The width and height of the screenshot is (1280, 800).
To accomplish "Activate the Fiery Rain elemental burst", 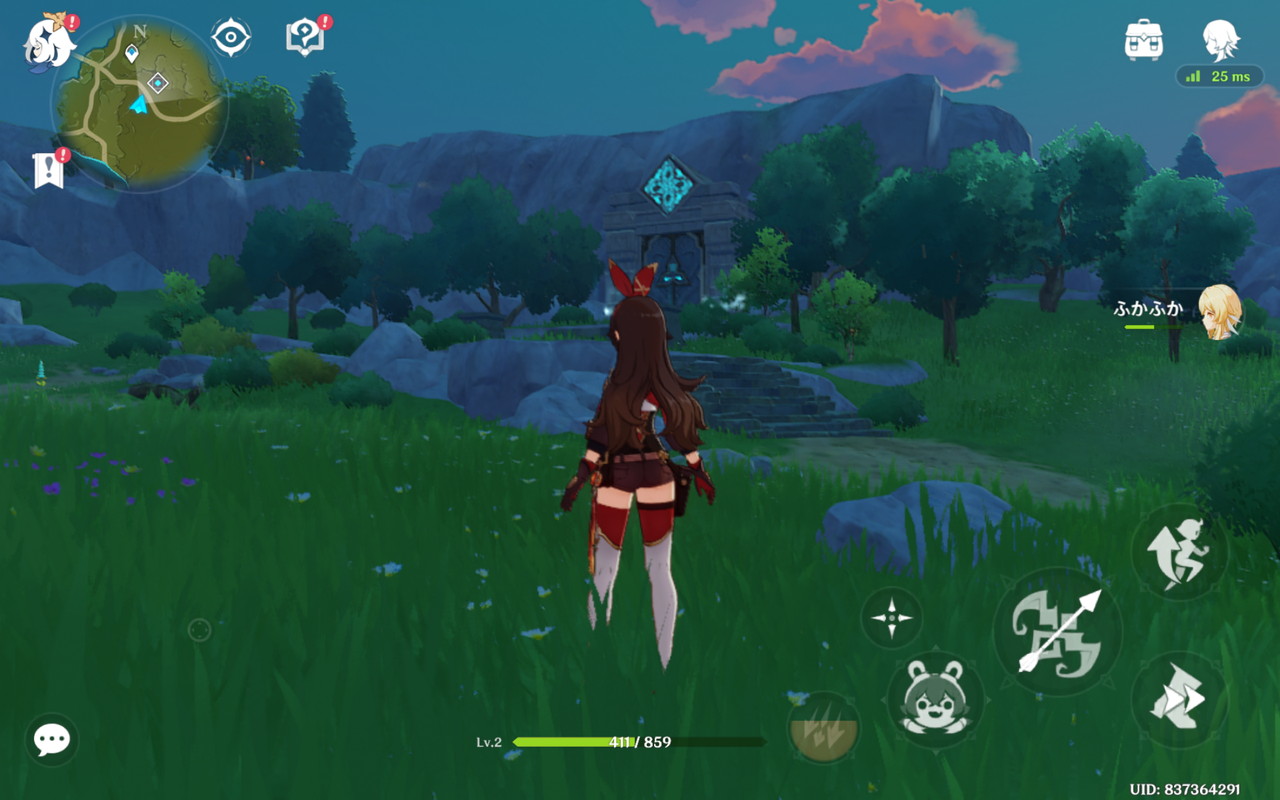I will (824, 725).
